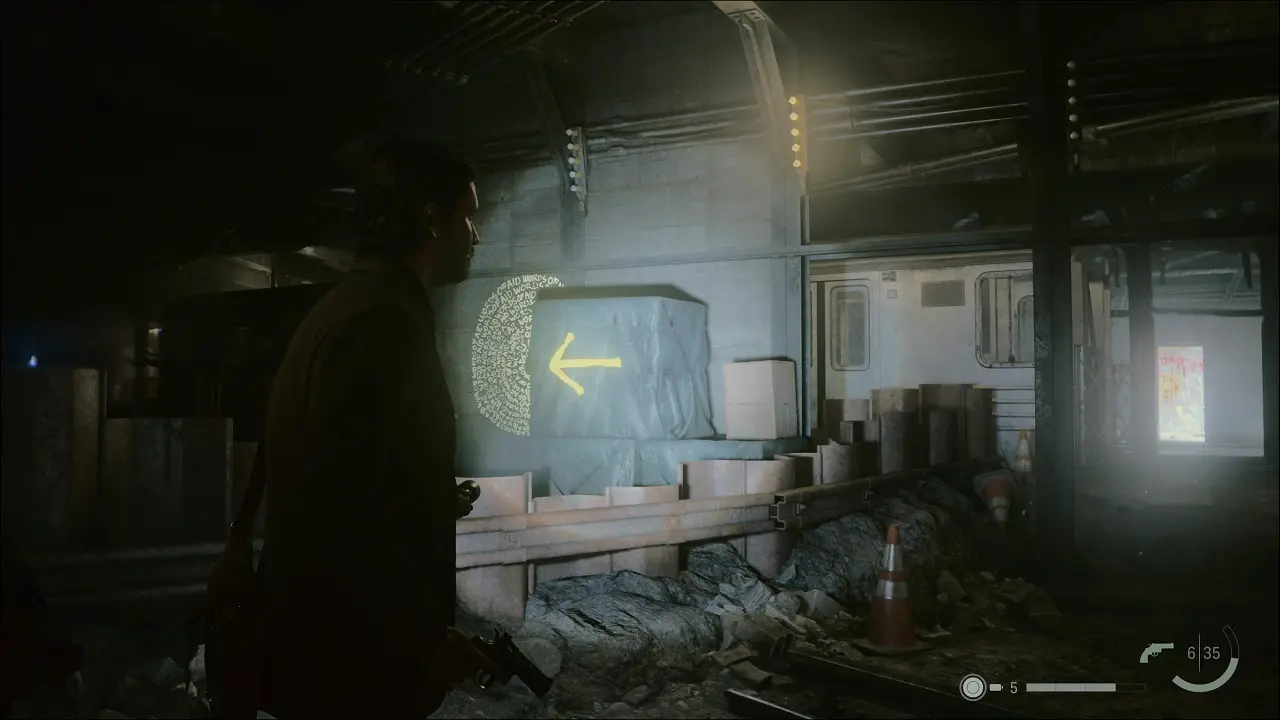Click the small battery charge pip
This screenshot has width=1280, height=720.
tap(994, 688)
